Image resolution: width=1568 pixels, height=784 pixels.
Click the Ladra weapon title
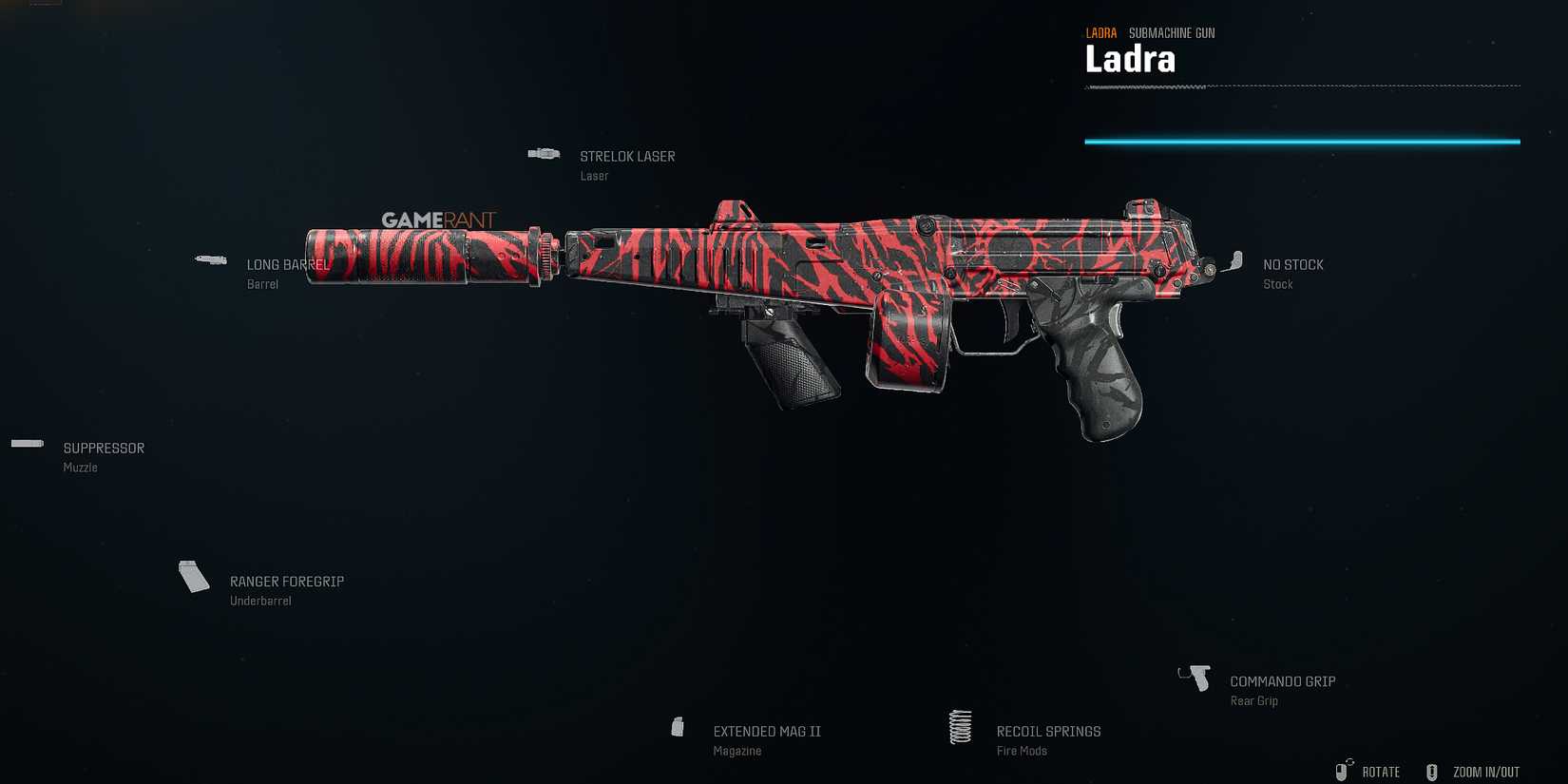(x=1130, y=59)
